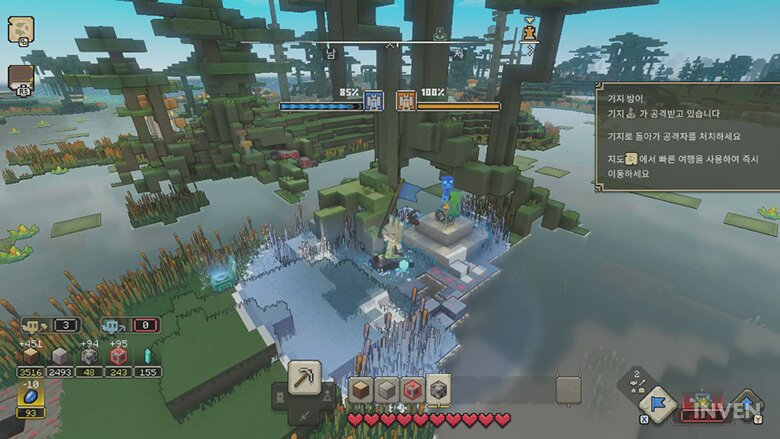
Task: Choose the wood block hotbar slot
Action: tap(360, 390)
